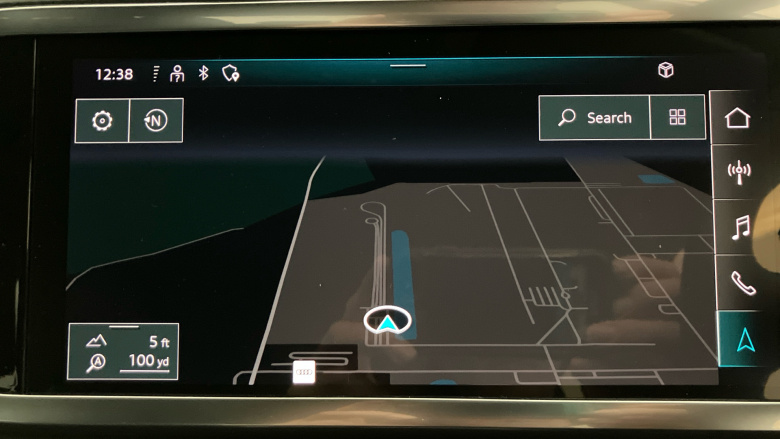Open the map settings gear button

click(102, 121)
